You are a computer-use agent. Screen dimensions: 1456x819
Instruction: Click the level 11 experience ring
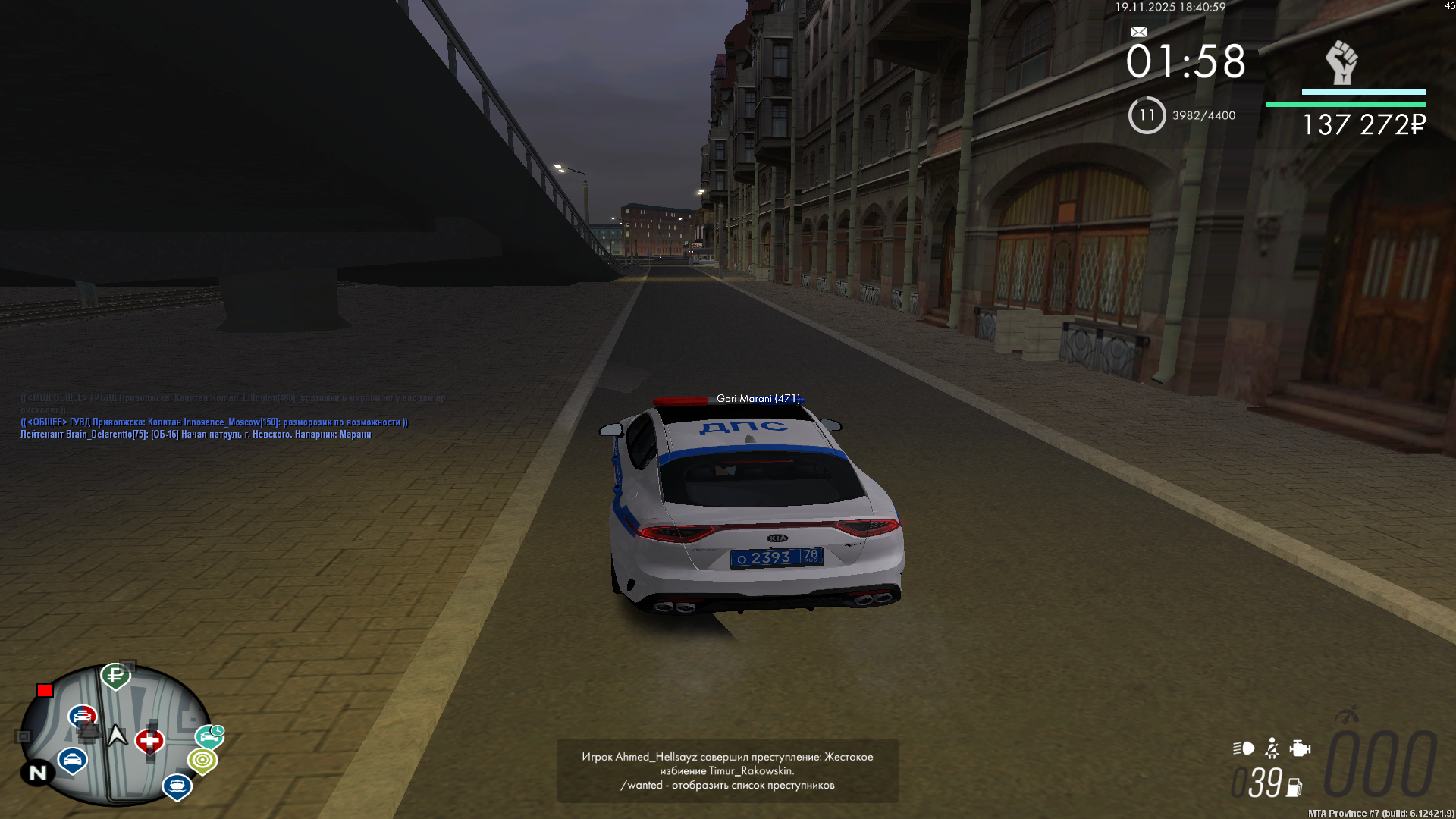(1147, 115)
